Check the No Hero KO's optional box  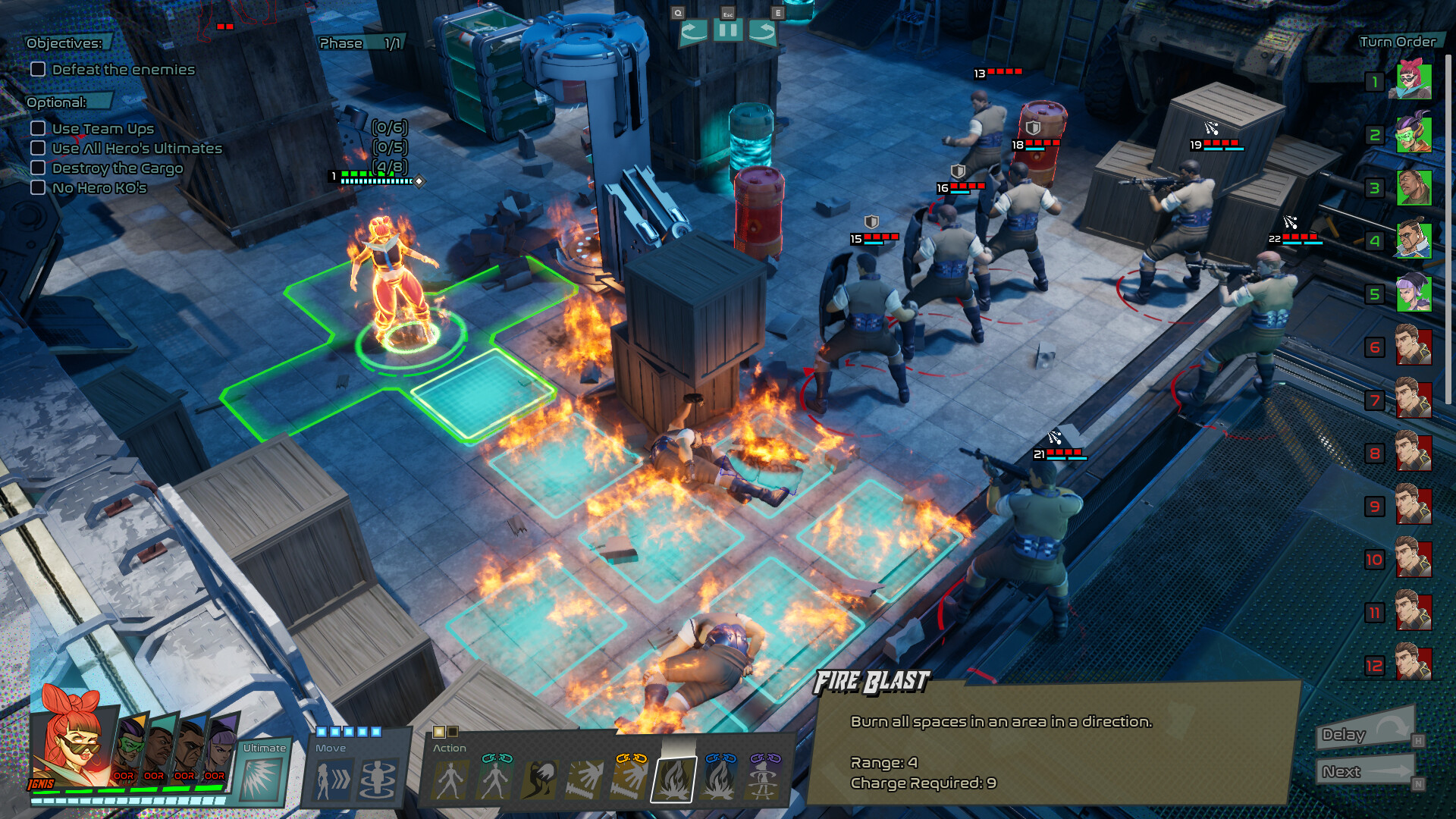pos(38,187)
